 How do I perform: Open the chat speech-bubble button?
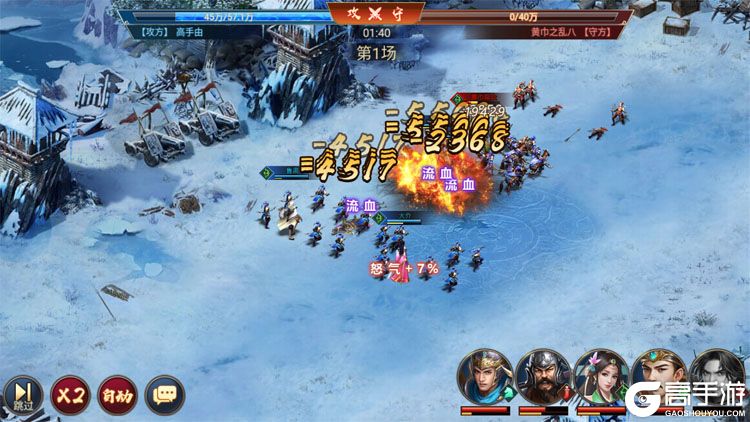[164, 394]
